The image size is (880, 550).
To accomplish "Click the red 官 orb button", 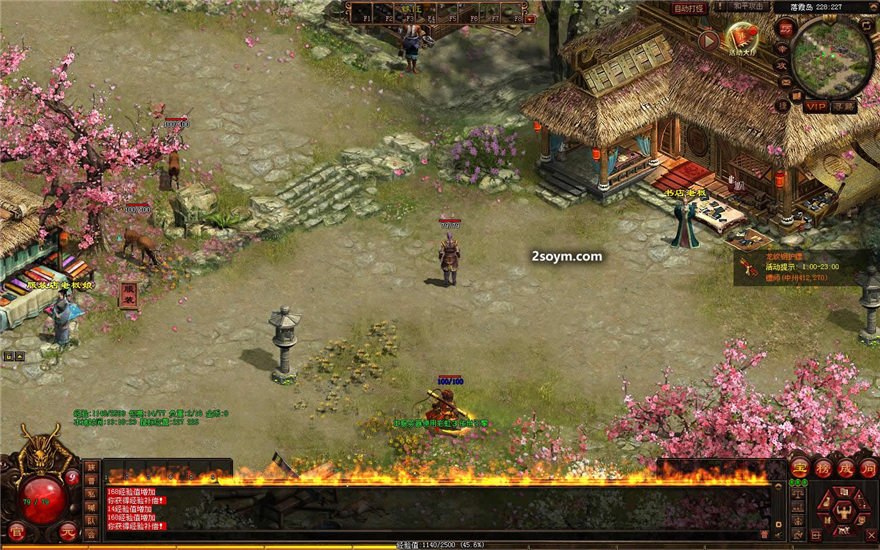I will tap(16, 530).
